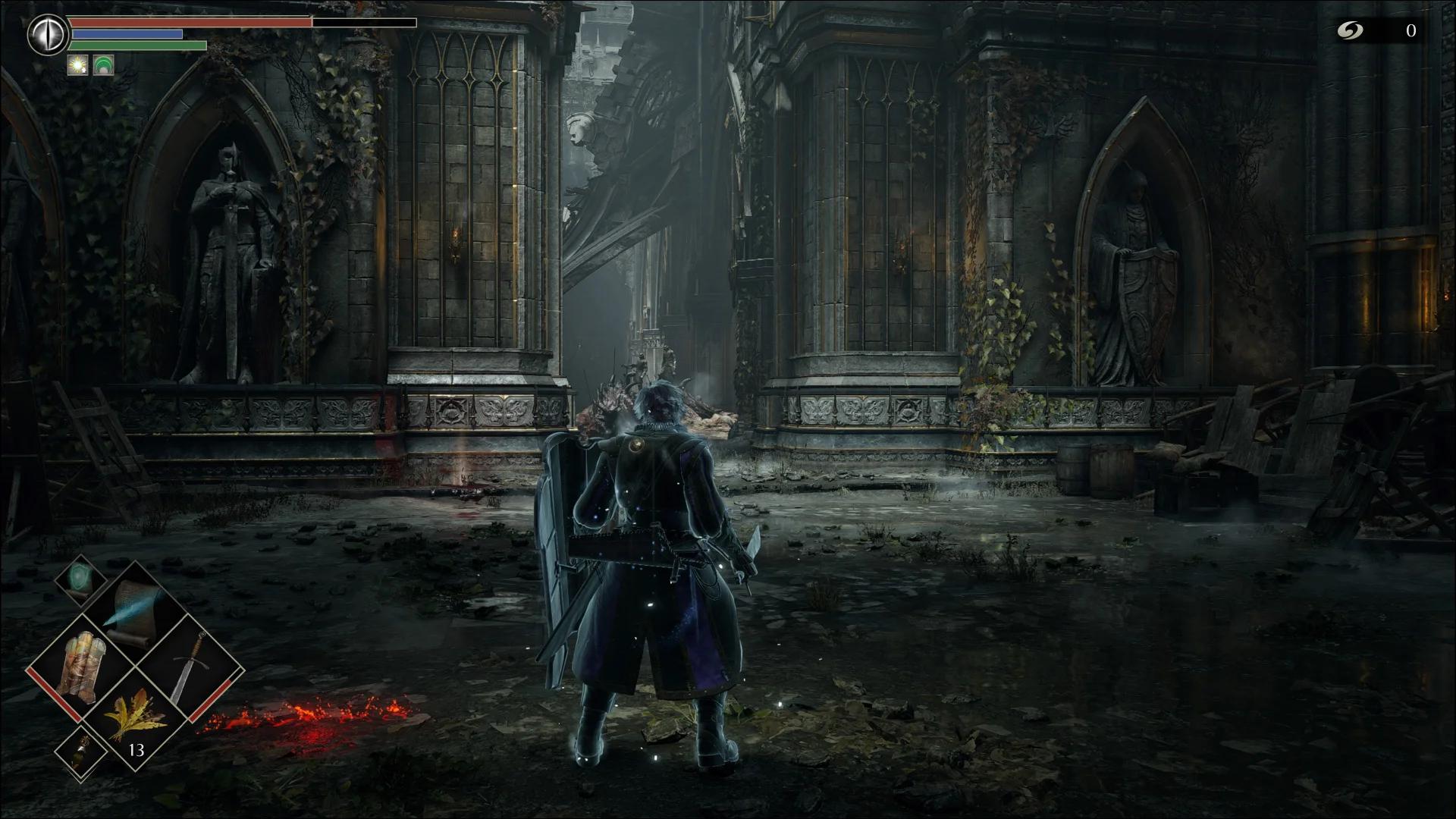Select the small dark pouch item slot

(81, 751)
